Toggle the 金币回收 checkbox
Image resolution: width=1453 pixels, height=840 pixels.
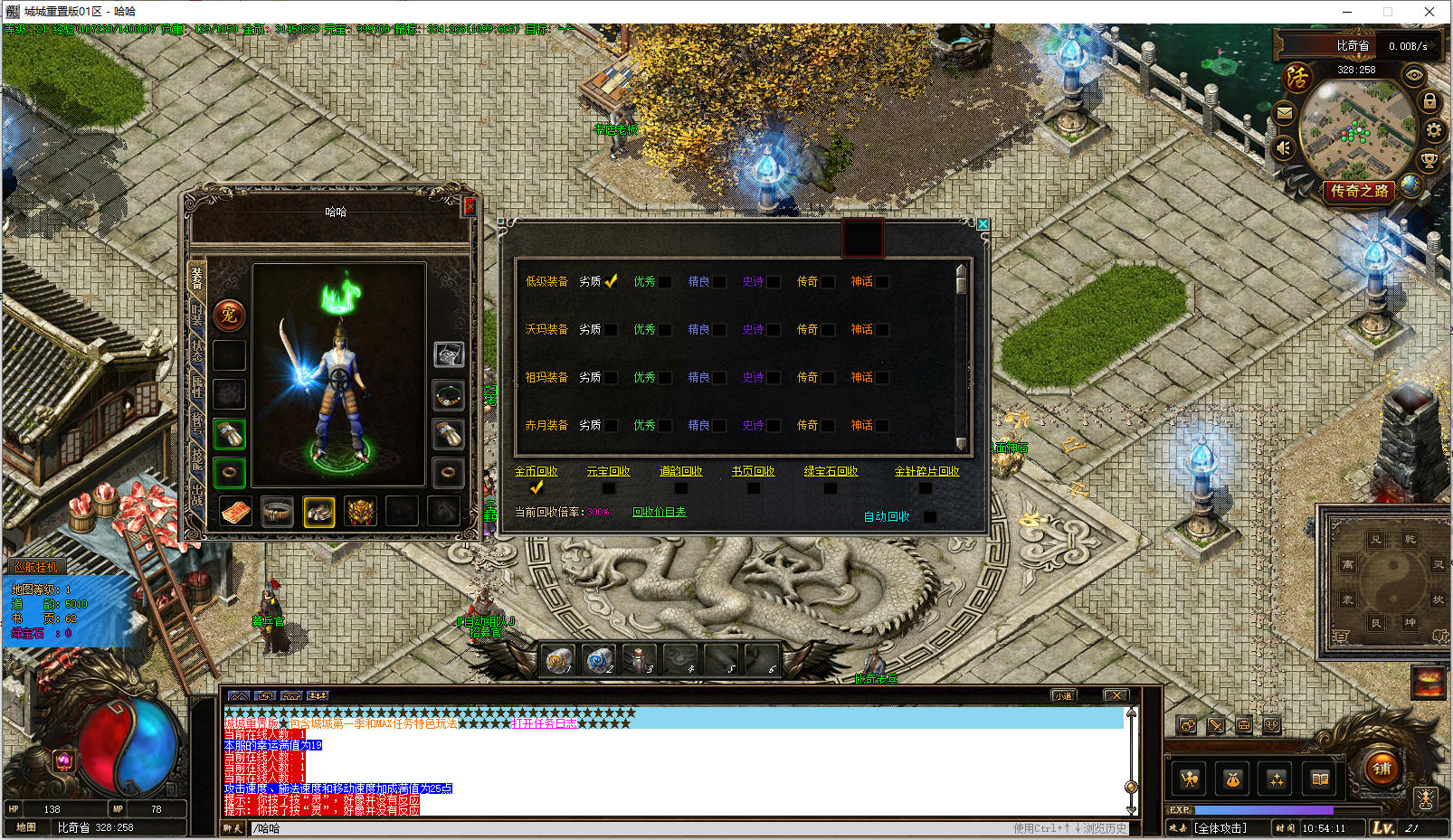click(x=537, y=487)
